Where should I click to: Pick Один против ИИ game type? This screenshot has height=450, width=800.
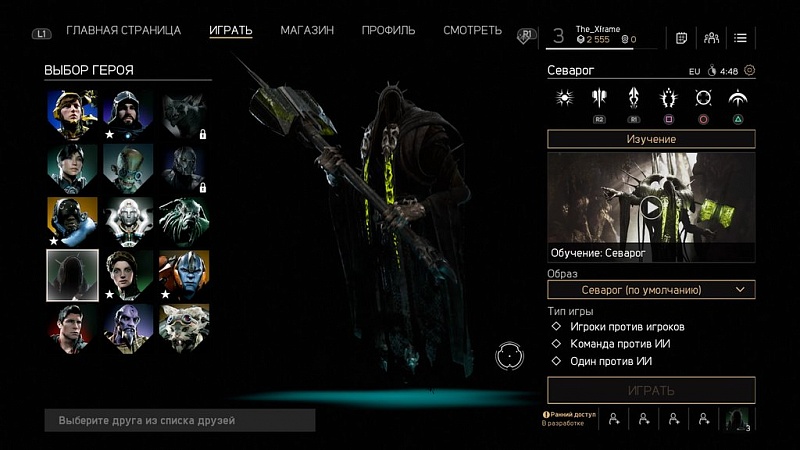tap(611, 361)
